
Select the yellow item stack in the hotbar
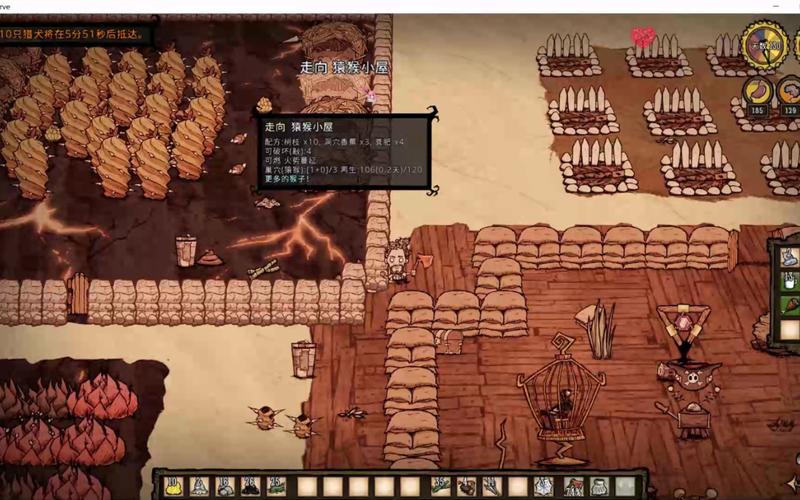click(173, 486)
